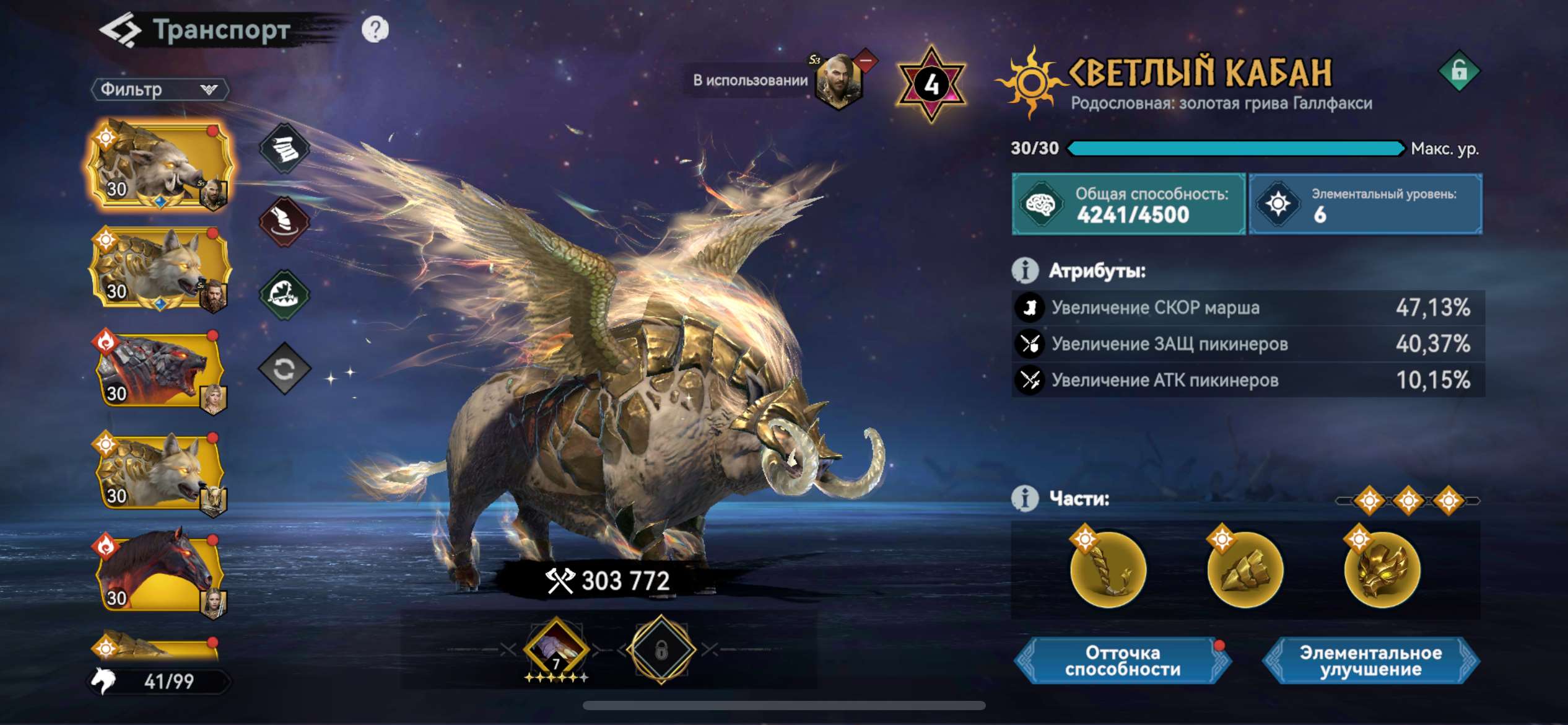Click the level progress bar showing 30/30
1568x725 pixels.
point(1239,149)
